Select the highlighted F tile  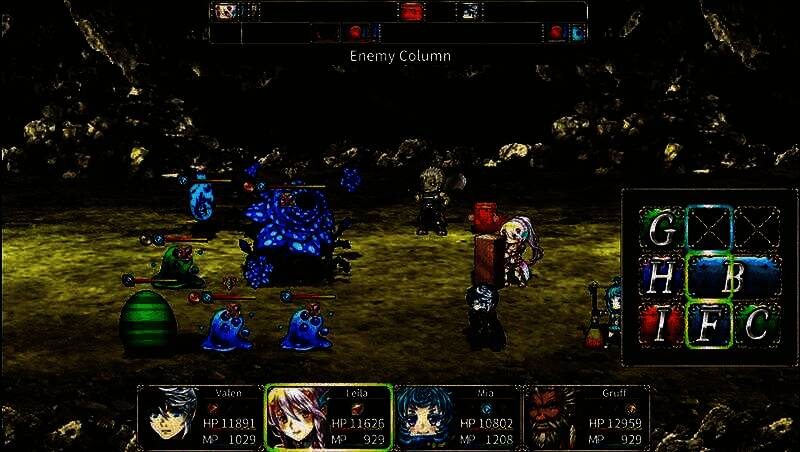[709, 325]
